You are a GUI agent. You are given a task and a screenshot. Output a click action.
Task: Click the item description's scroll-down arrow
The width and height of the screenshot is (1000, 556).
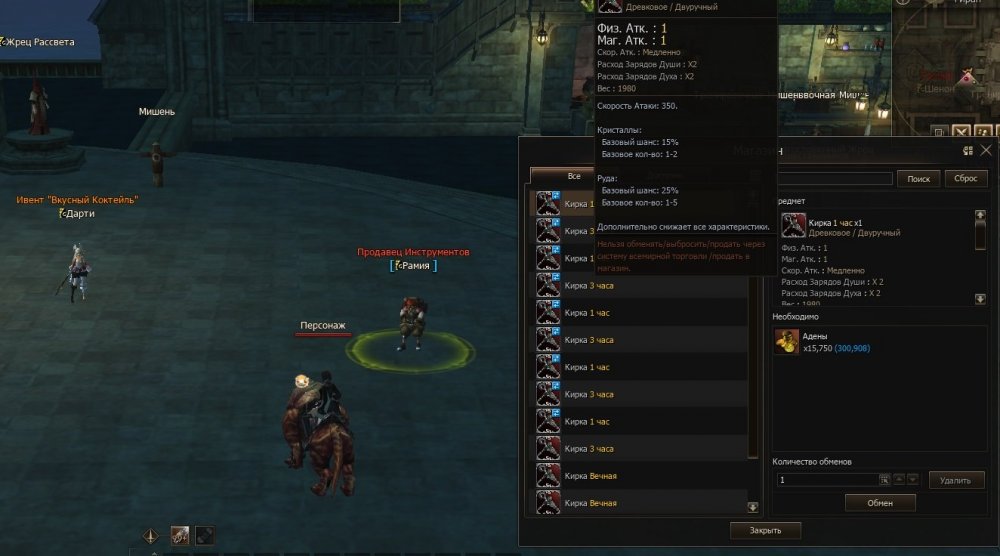coord(981,298)
